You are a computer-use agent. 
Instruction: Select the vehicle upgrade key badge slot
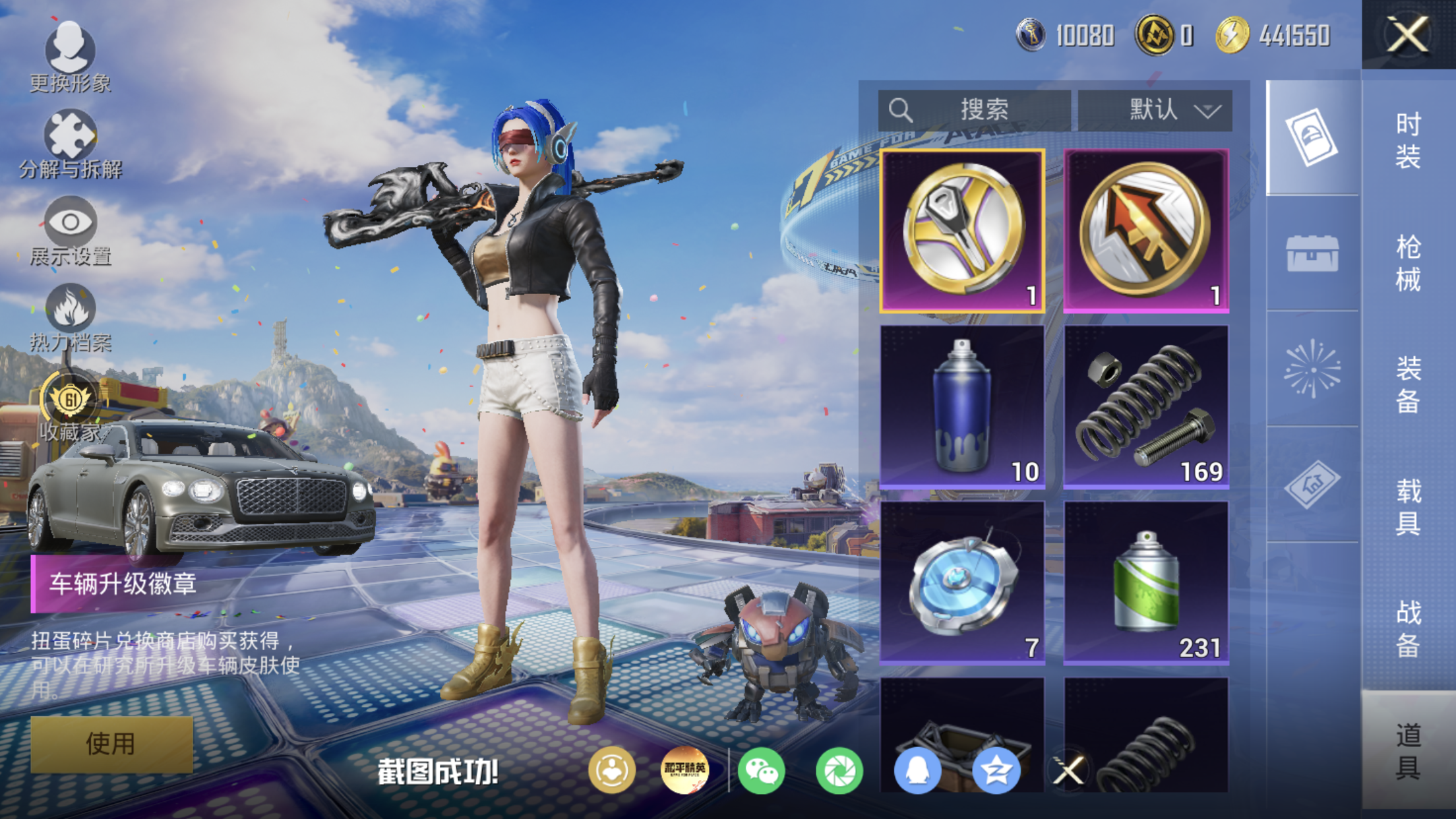[962, 230]
